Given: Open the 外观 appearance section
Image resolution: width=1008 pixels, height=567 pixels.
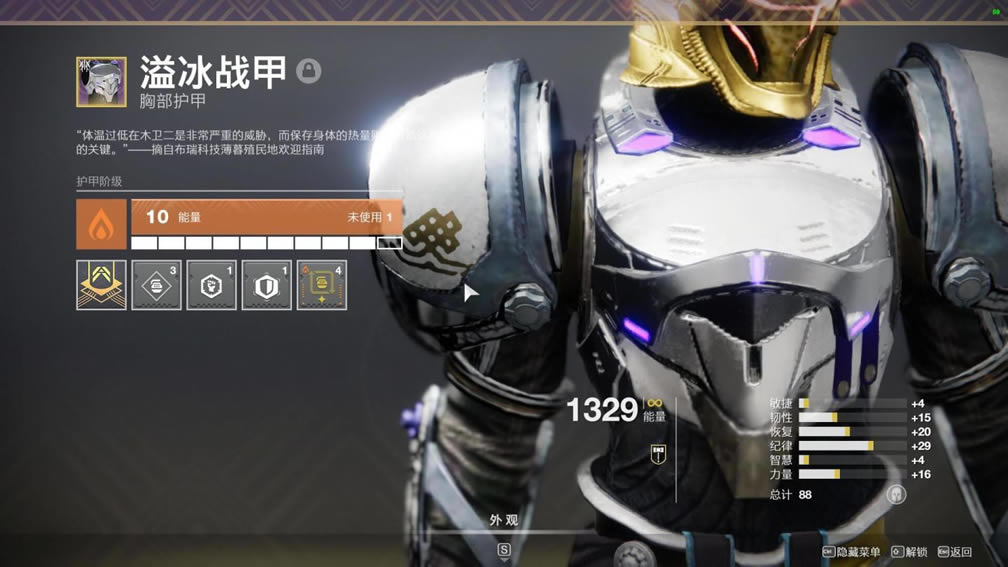Looking at the screenshot, I should pos(504,520).
